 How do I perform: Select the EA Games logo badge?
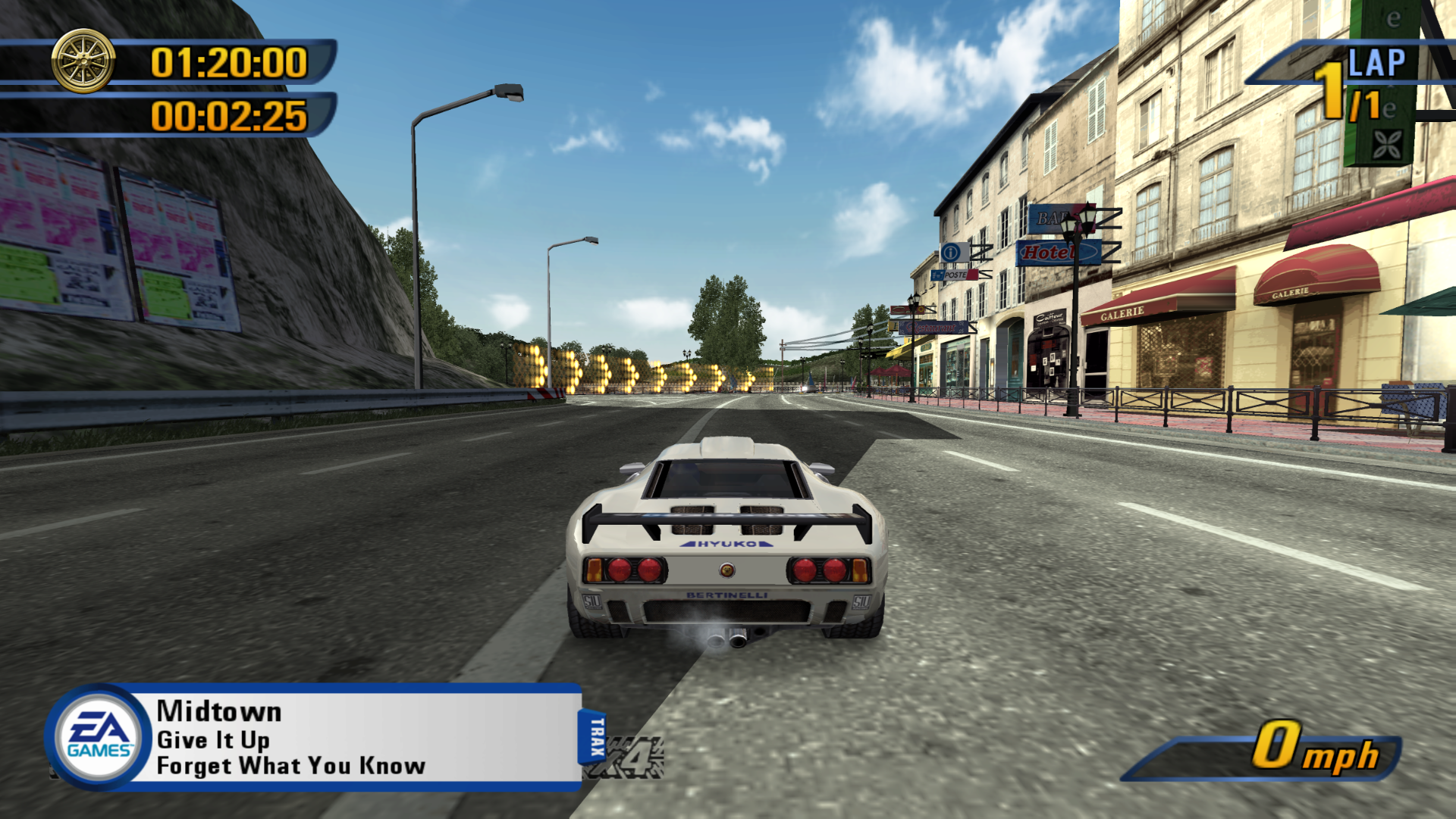[99, 737]
